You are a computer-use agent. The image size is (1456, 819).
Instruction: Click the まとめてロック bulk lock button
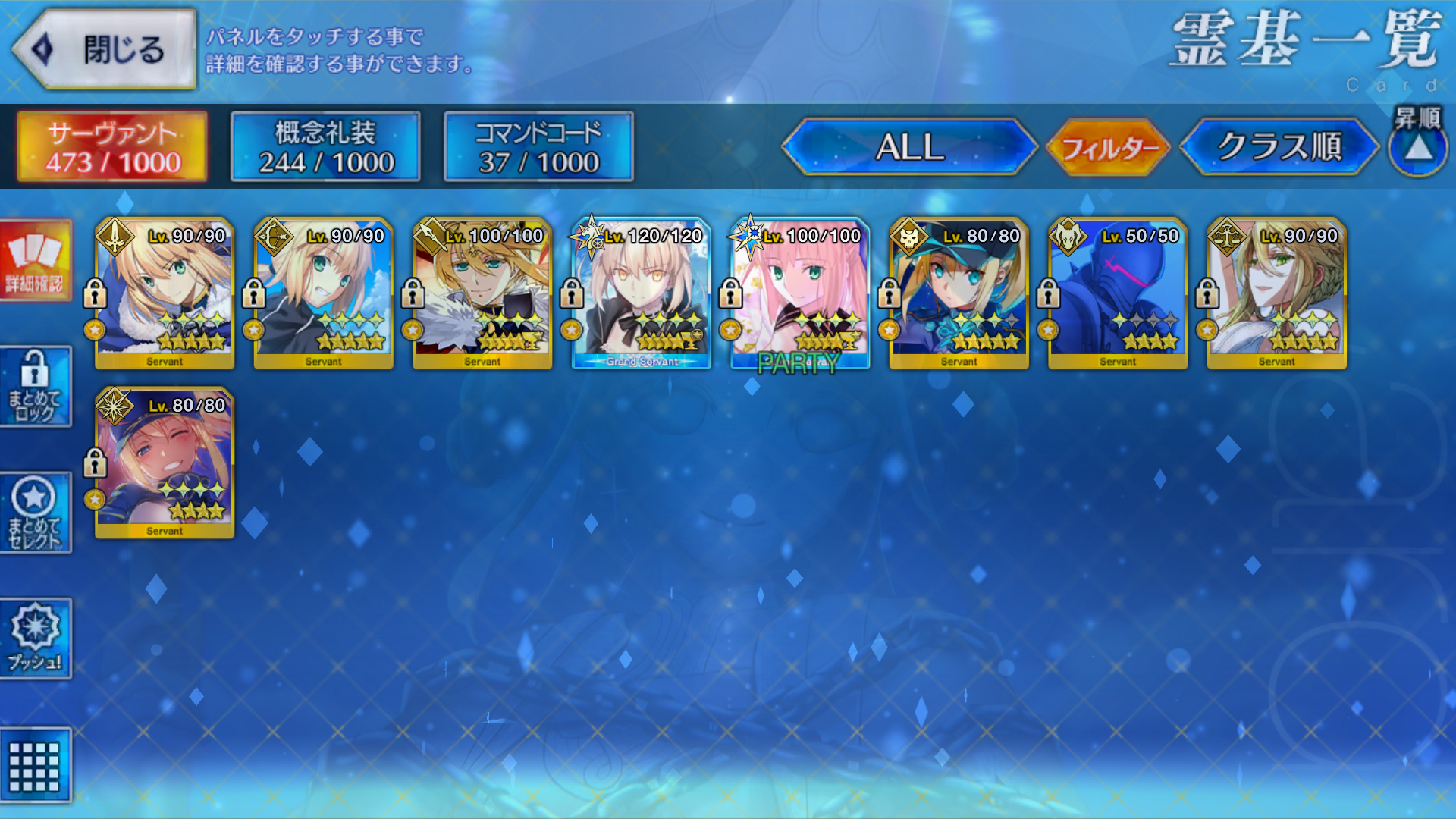pyautogui.click(x=36, y=387)
